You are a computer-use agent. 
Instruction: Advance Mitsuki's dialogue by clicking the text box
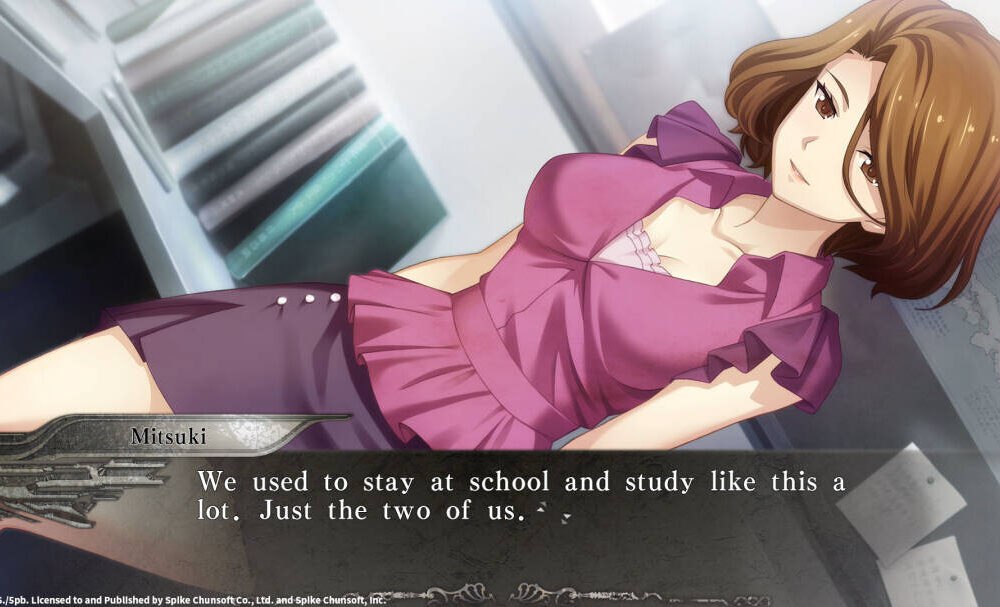(x=520, y=510)
